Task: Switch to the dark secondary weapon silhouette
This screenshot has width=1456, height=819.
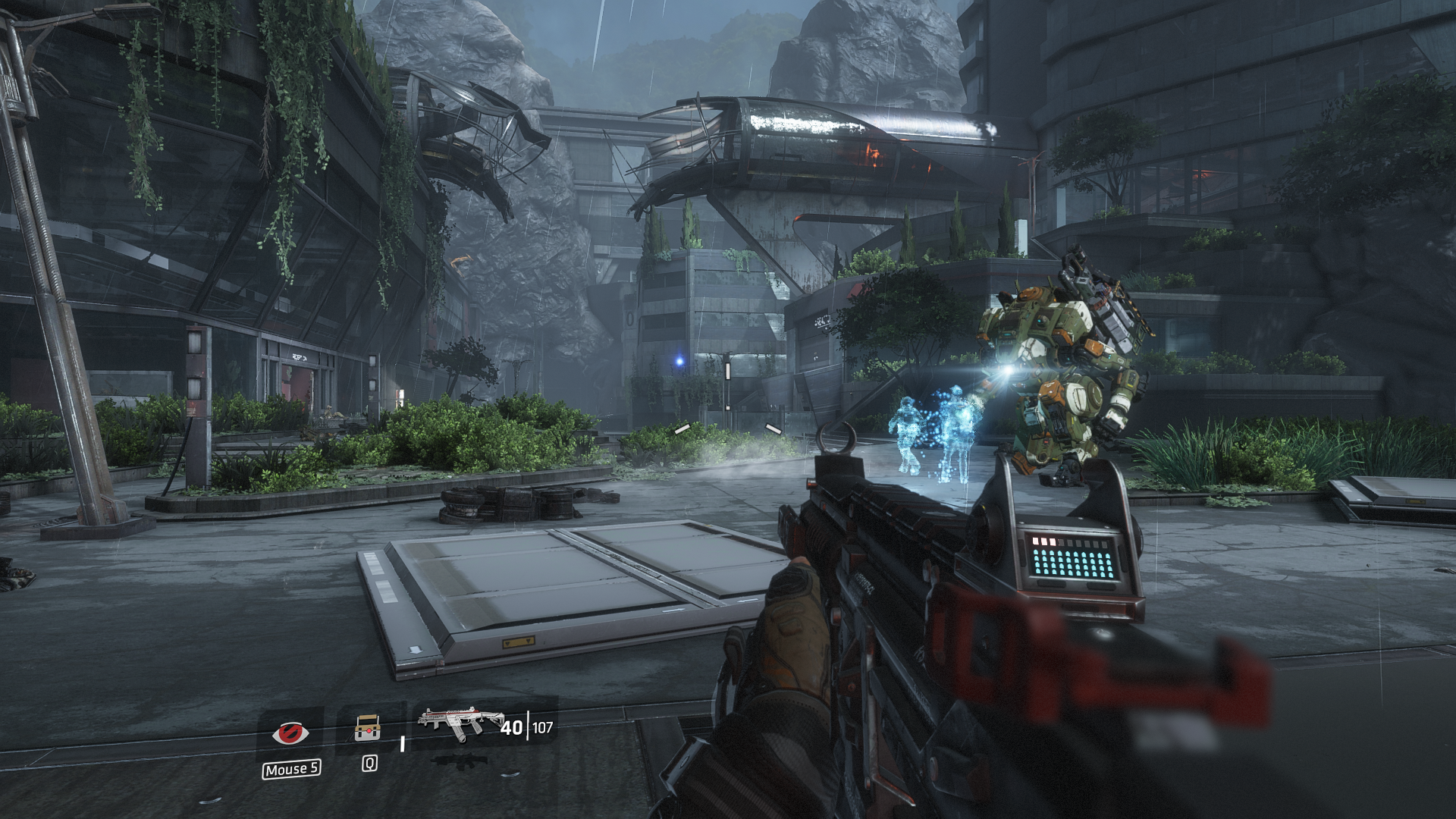Action: click(457, 760)
